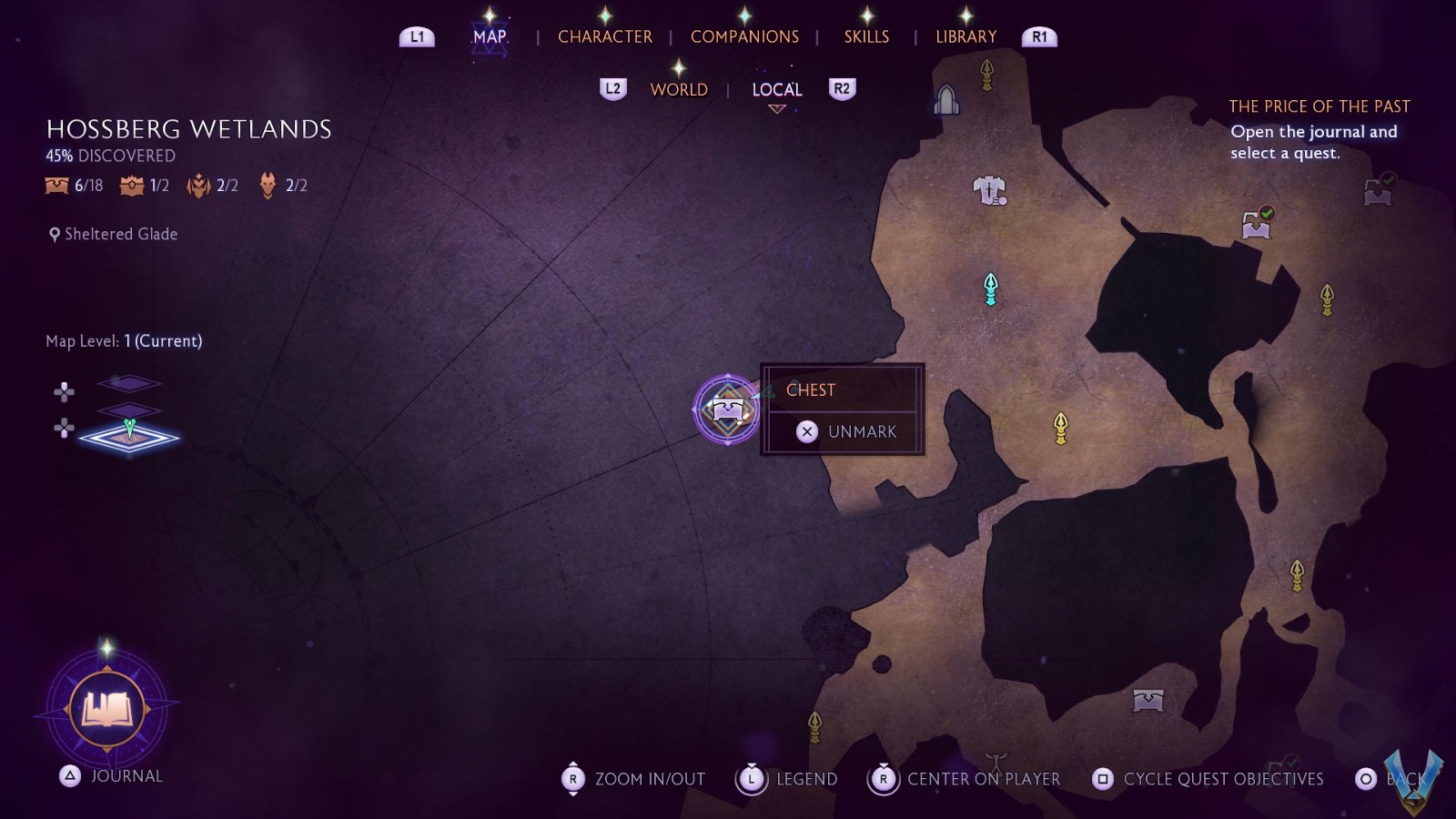Select the chest icon with green checkmark
This screenshot has height=819, width=1456.
[x=1256, y=223]
